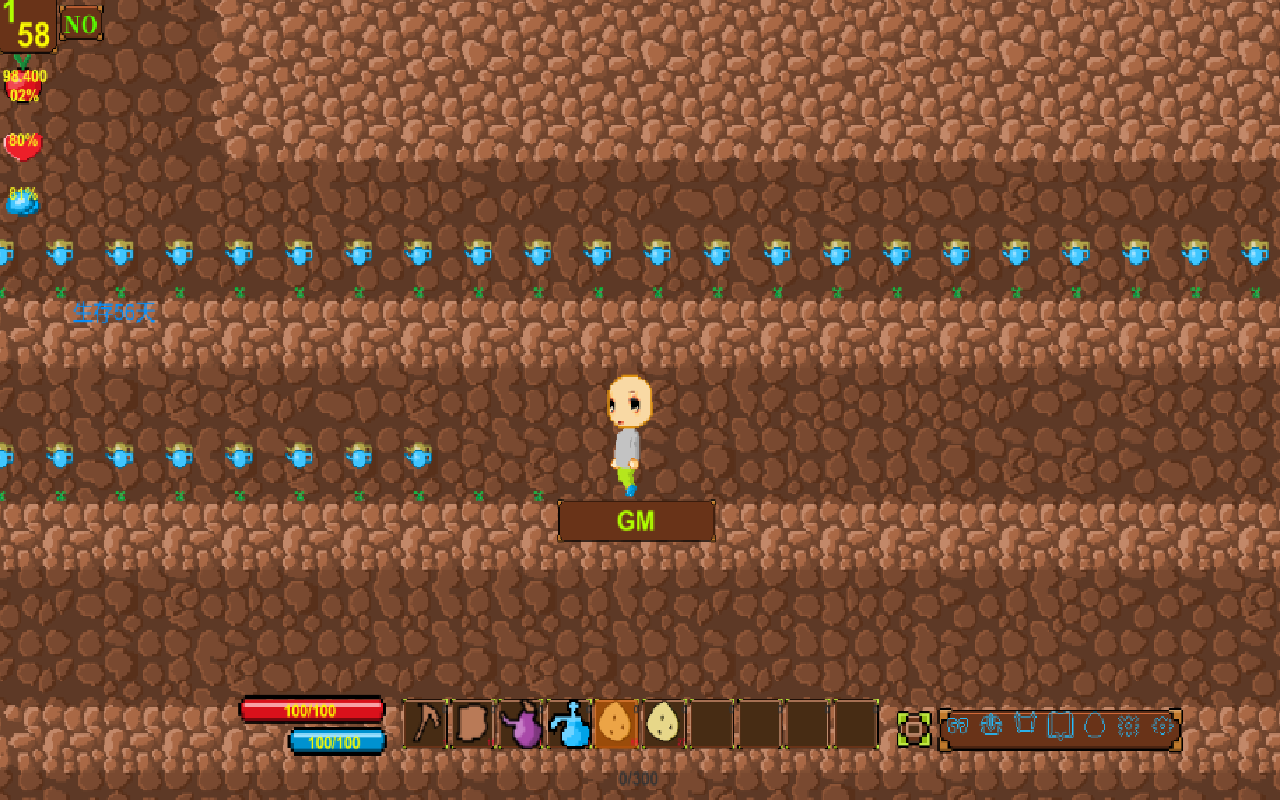The height and width of the screenshot is (800, 1280).
Task: Select the blue watering can slot
Action: pos(569,724)
